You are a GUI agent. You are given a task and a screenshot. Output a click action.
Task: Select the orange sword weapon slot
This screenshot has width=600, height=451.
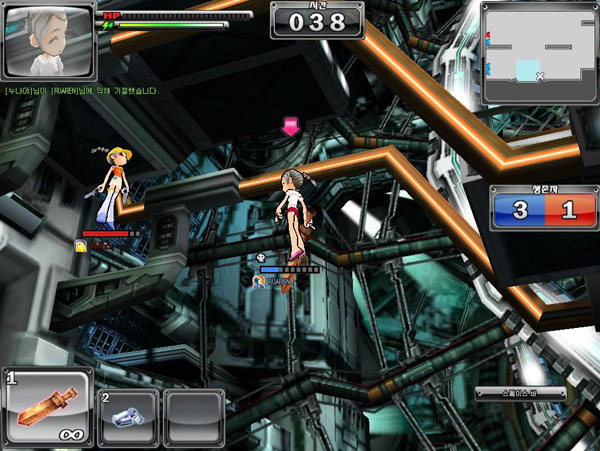pos(47,408)
